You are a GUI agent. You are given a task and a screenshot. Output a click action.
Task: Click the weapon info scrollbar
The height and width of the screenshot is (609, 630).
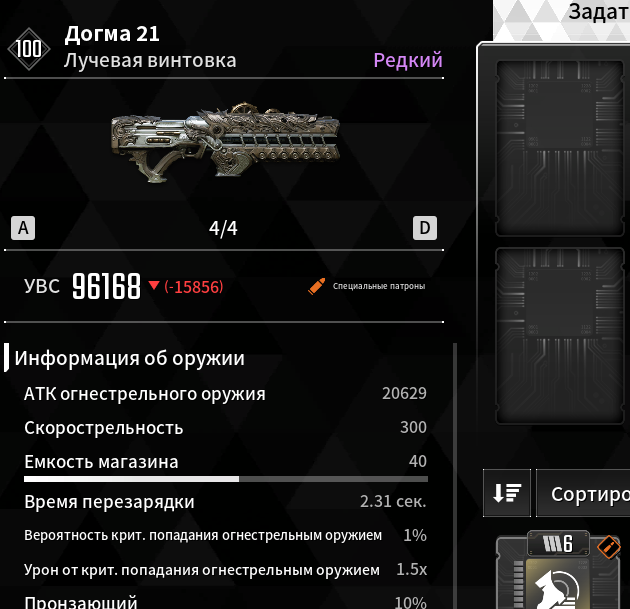(455, 470)
